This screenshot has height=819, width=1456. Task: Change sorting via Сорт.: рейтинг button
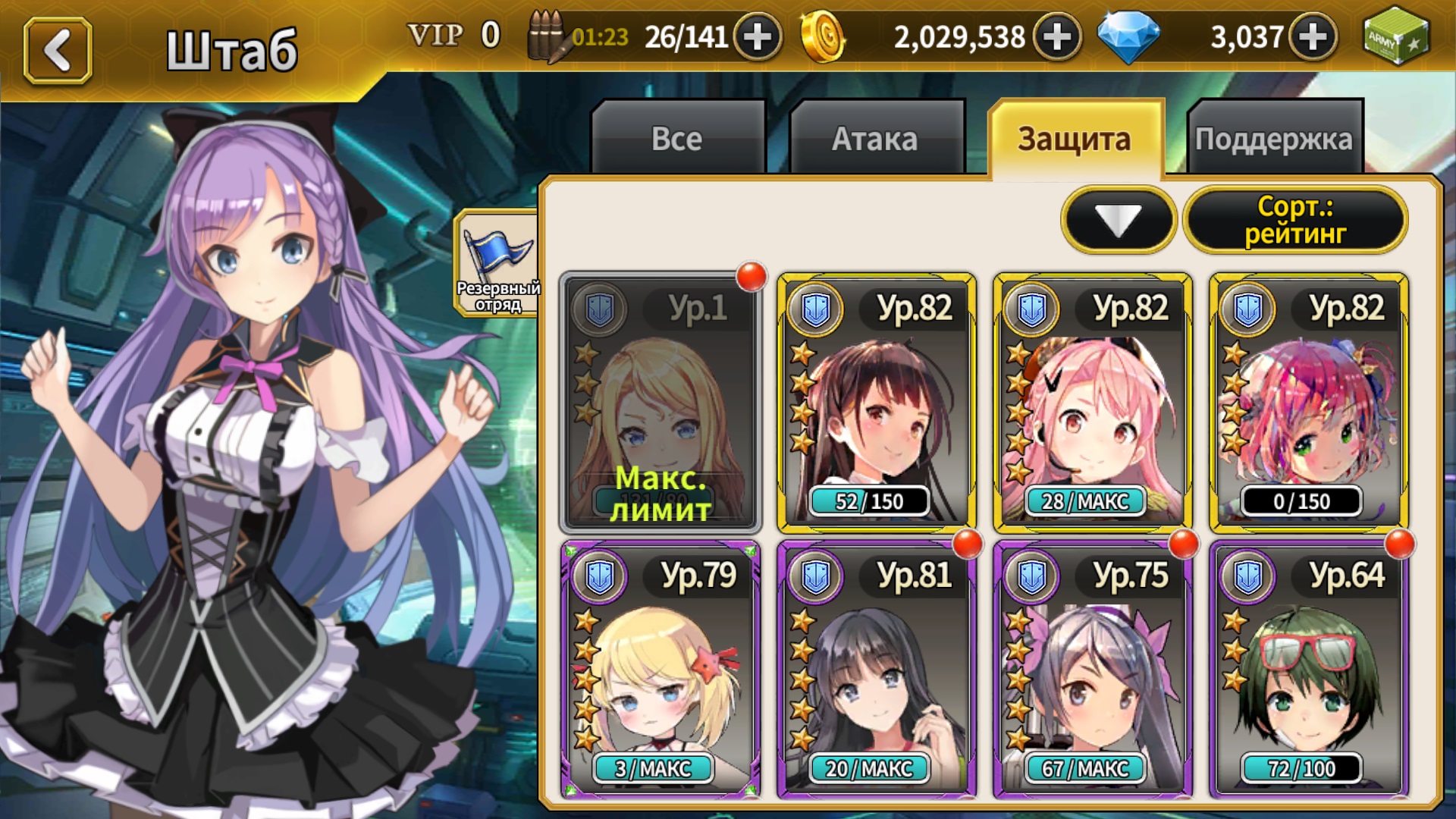point(1295,220)
